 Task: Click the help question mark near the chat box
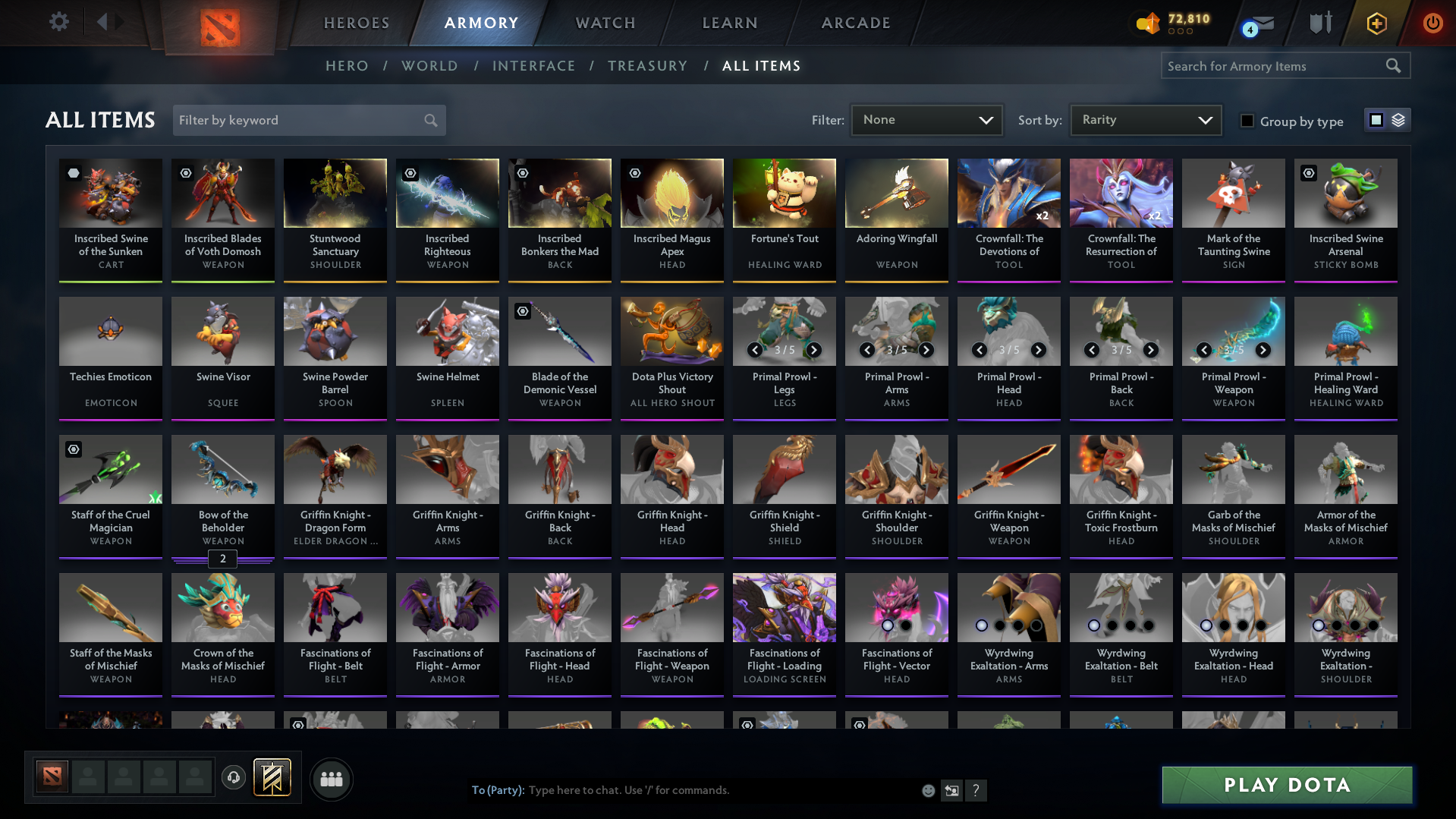(x=976, y=790)
